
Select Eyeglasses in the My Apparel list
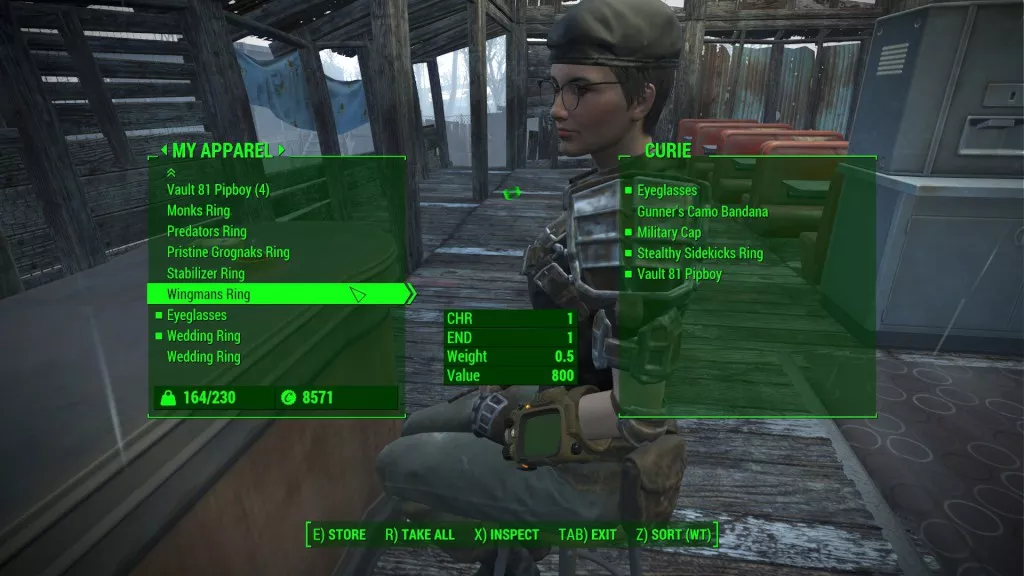pyautogui.click(x=196, y=315)
